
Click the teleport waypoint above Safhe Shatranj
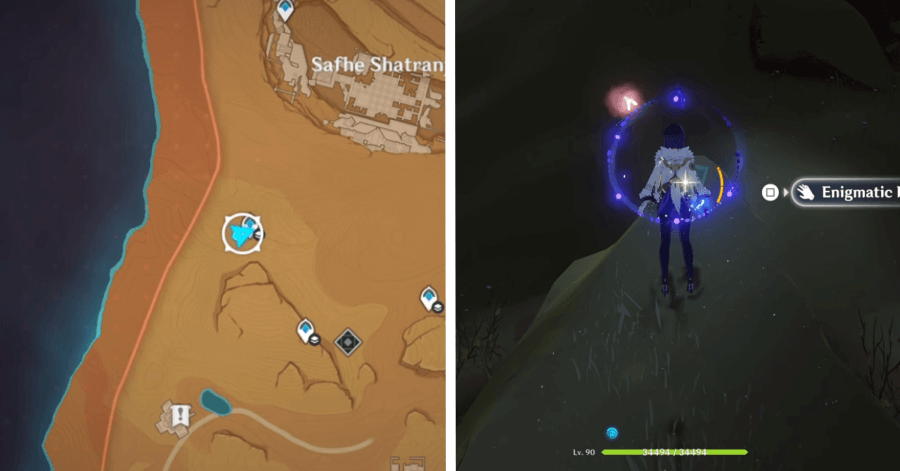(x=286, y=10)
